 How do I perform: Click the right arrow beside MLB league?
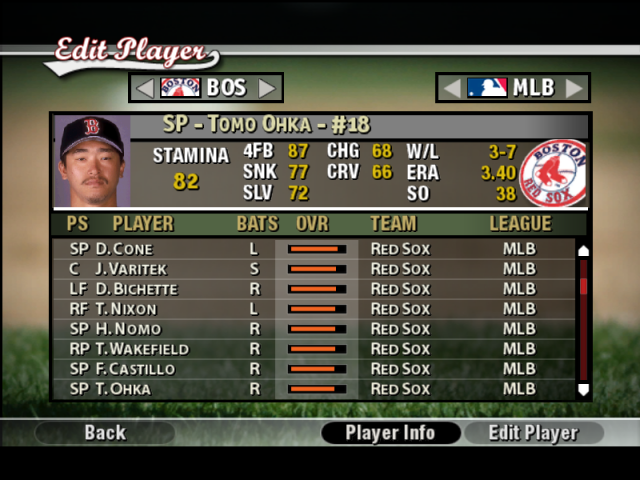[x=573, y=88]
